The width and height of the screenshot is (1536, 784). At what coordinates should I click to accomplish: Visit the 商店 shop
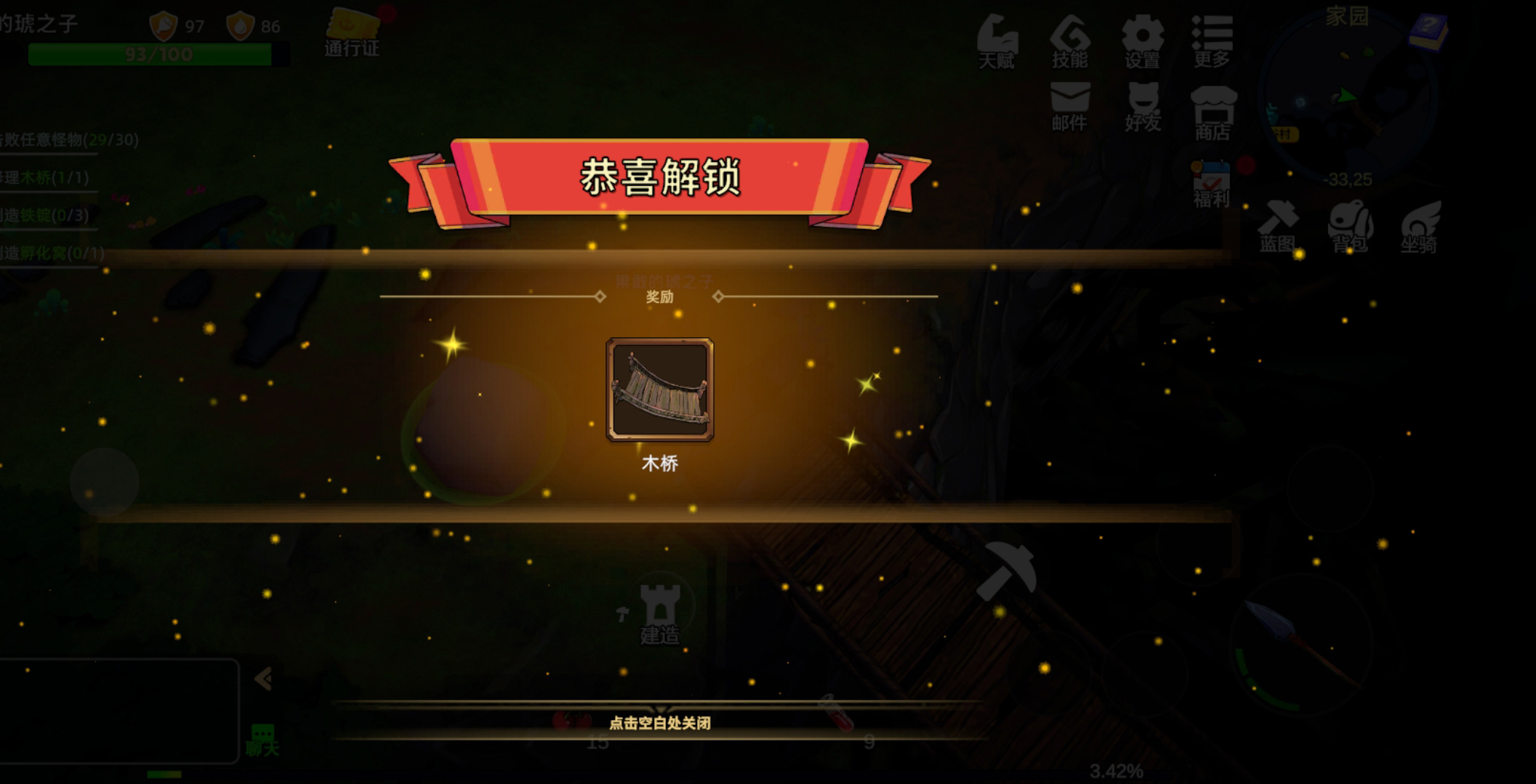click(1212, 113)
